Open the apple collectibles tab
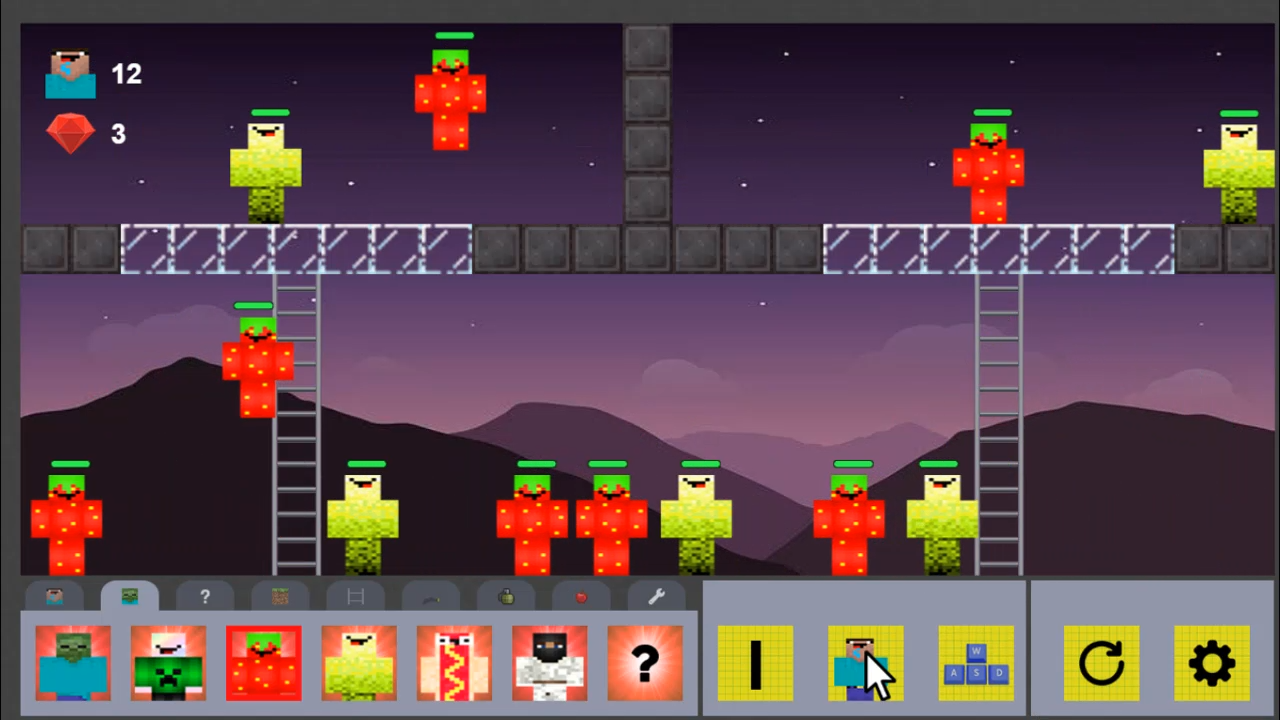Image resolution: width=1280 pixels, height=720 pixels. click(581, 597)
